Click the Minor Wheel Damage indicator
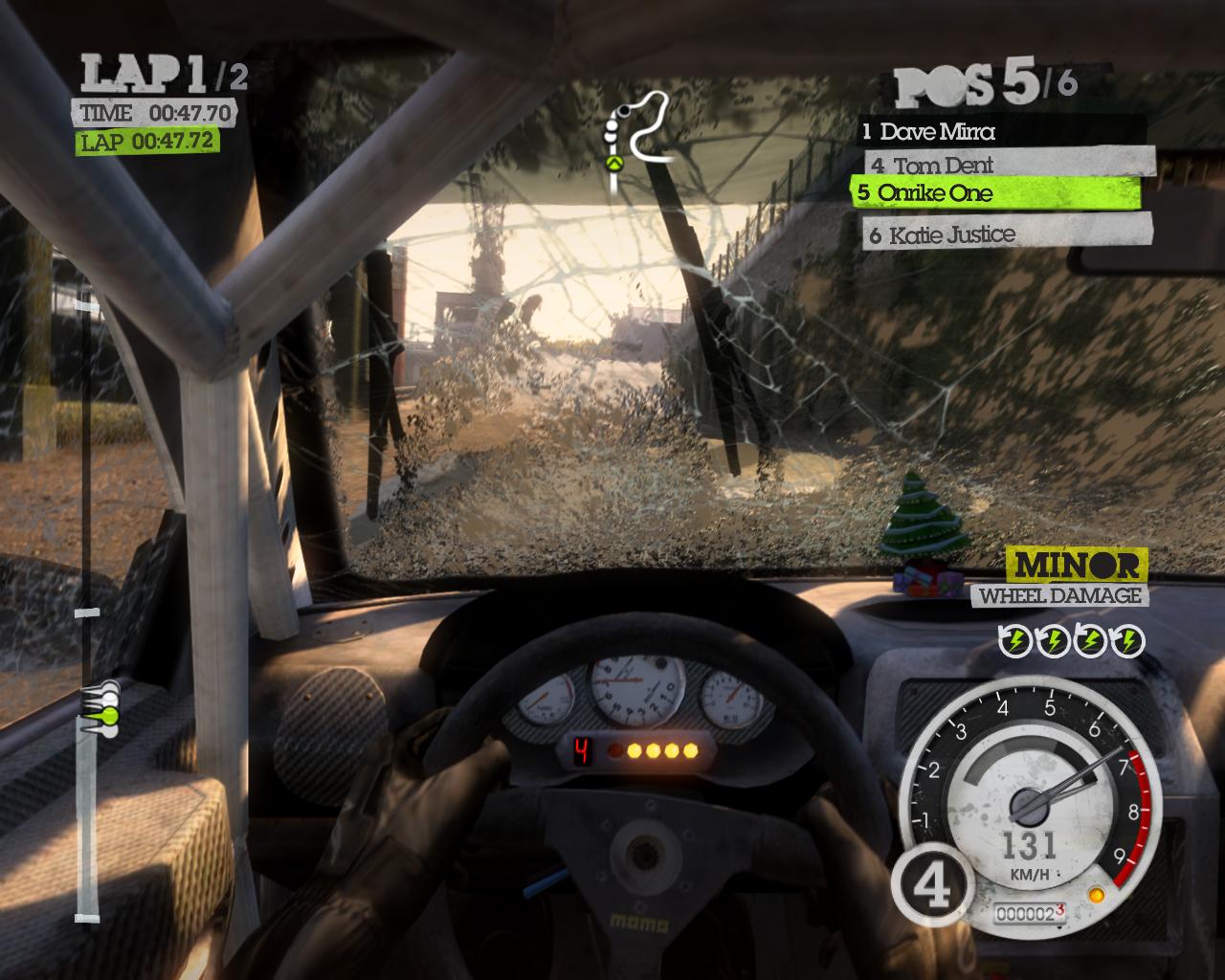Screen dimensions: 1225x980 point(1077,579)
